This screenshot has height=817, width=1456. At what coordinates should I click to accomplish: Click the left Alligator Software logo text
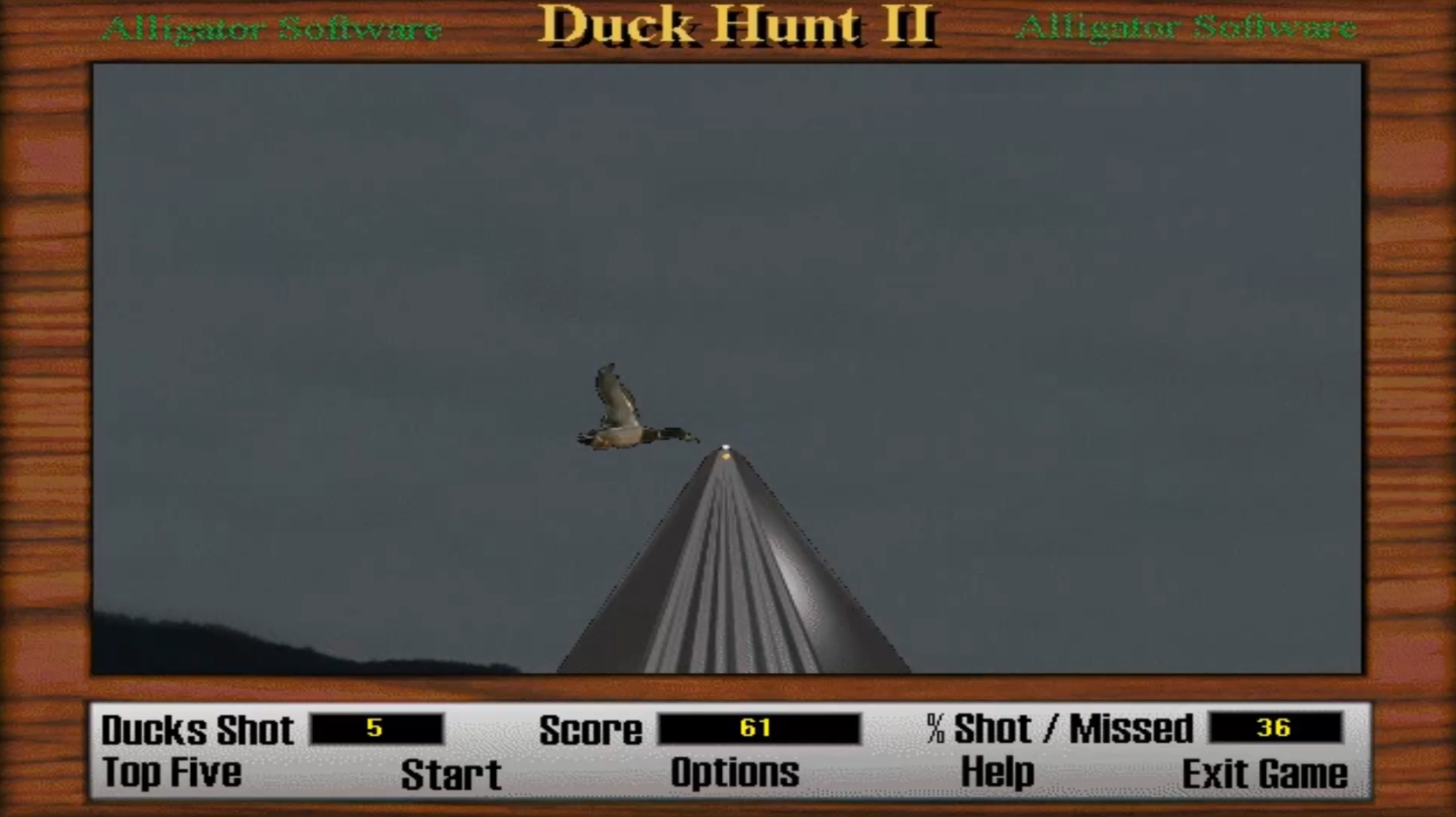273,28
